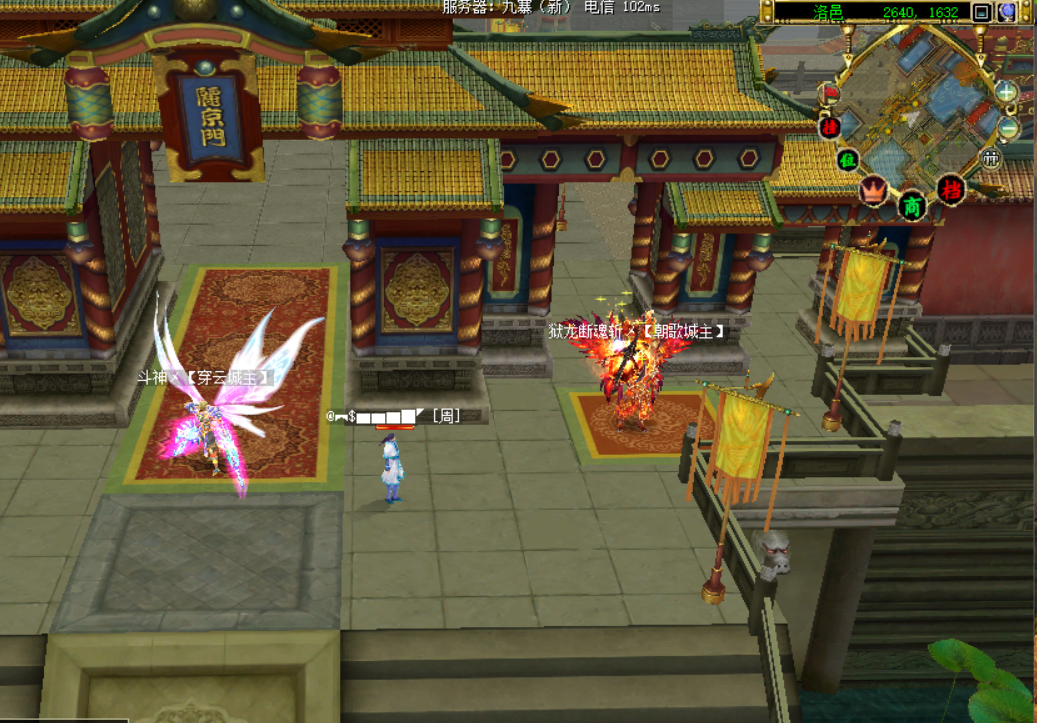
Task: Click the small red 挂 button
Action: pyautogui.click(x=829, y=127)
